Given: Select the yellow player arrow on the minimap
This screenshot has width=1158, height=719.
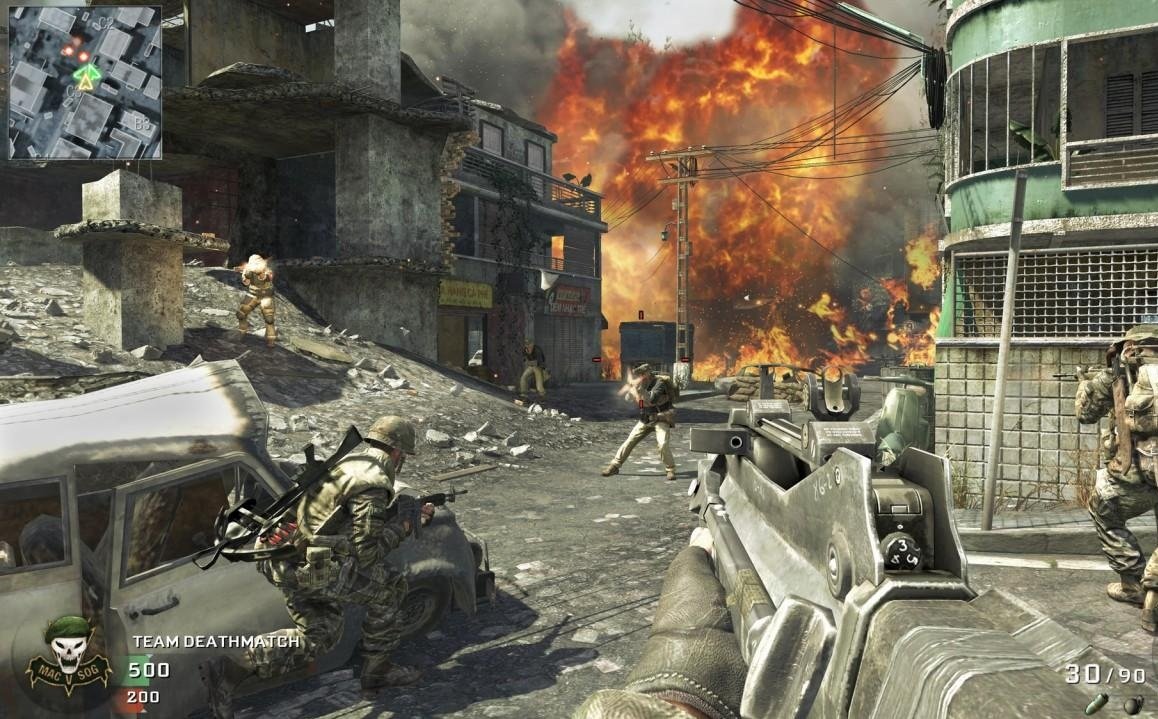Looking at the screenshot, I should pyautogui.click(x=87, y=84).
